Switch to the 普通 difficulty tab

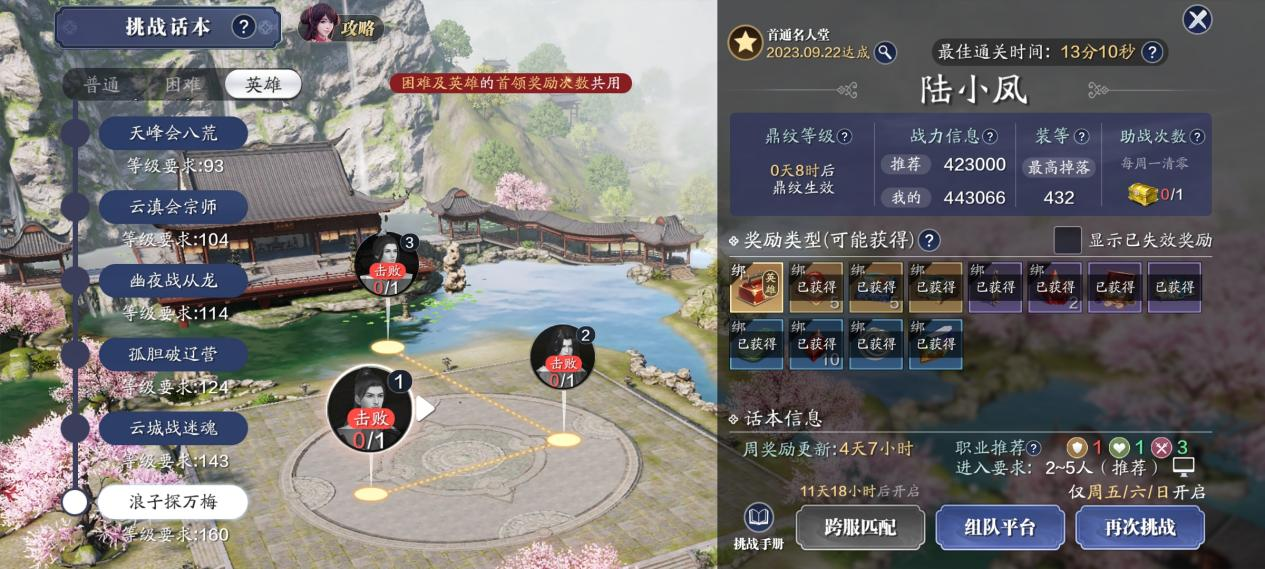(102, 85)
